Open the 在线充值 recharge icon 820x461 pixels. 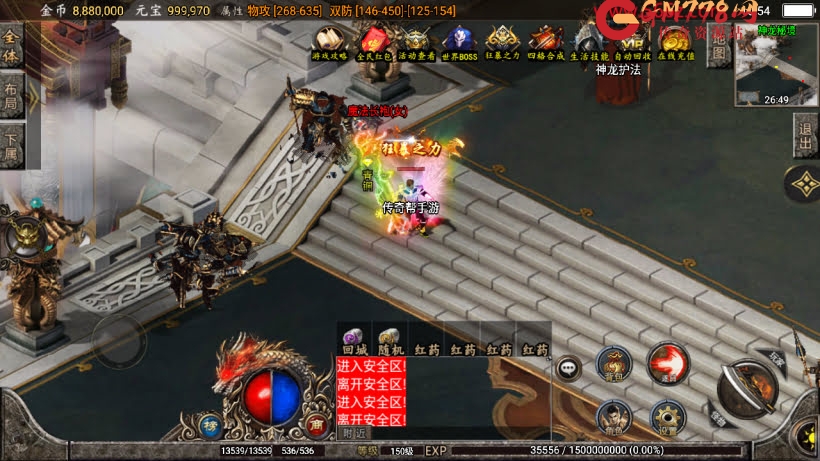(676, 42)
